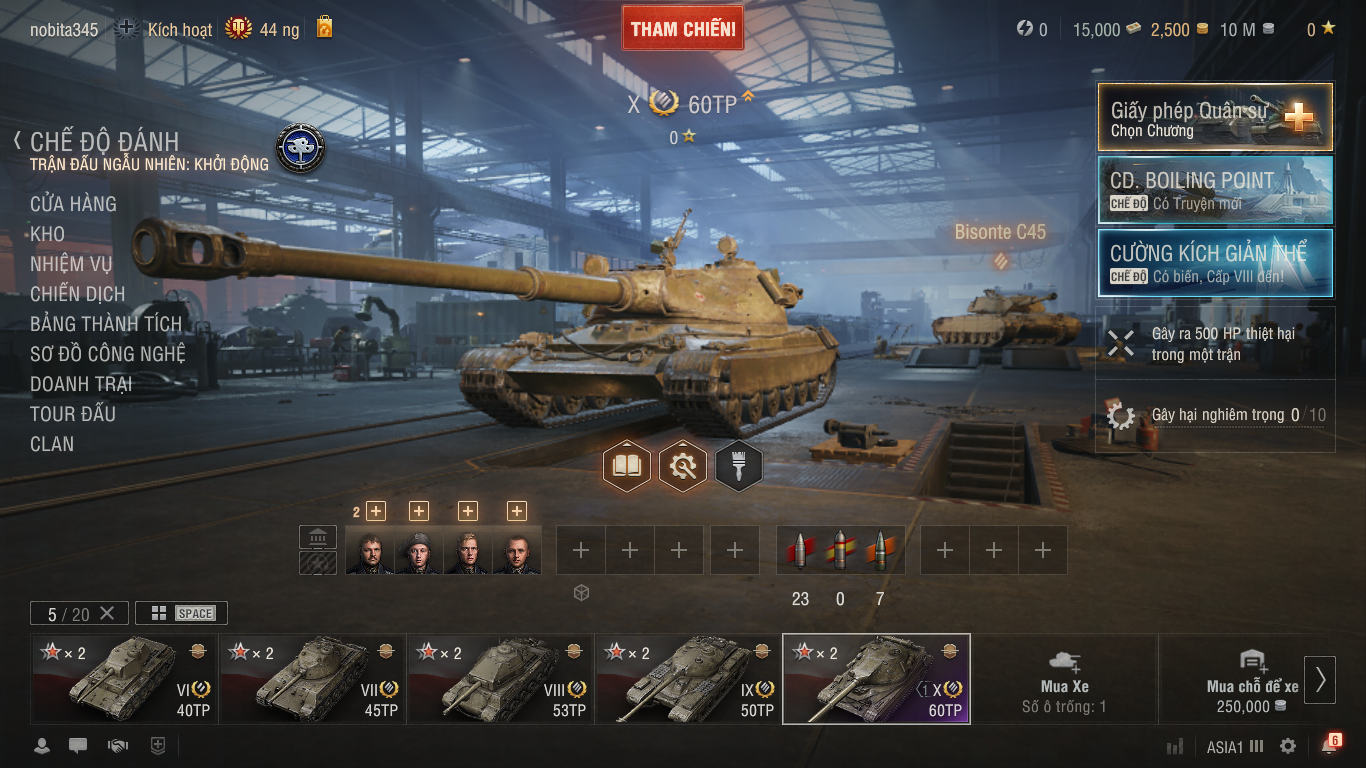
Task: Open the CỬA HÀNG shop menu
Action: [73, 204]
